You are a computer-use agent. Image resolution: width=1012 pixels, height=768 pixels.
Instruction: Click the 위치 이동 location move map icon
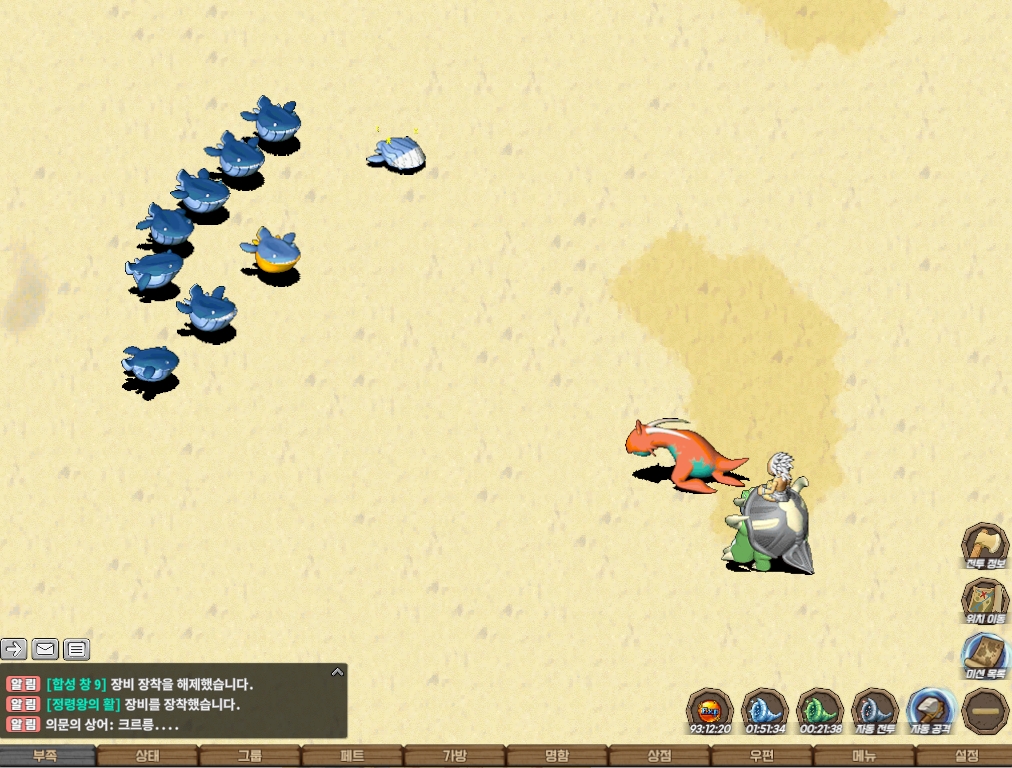[984, 601]
